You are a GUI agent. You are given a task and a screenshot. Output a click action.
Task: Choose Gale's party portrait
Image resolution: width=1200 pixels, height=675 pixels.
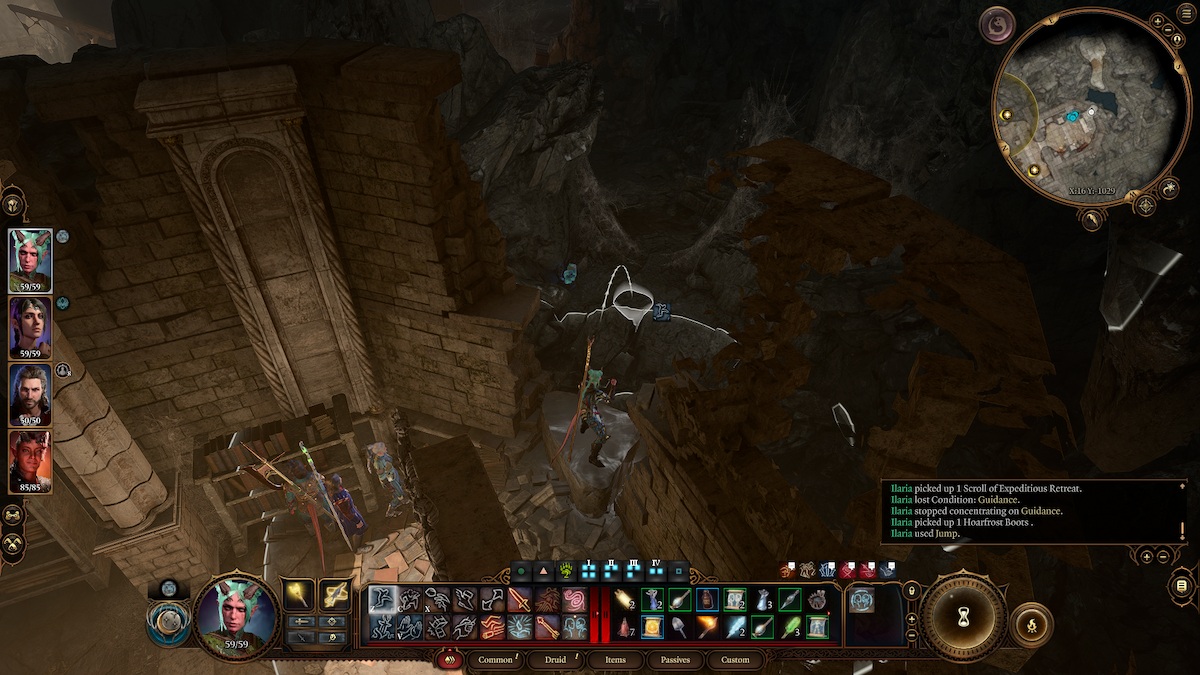pos(30,393)
